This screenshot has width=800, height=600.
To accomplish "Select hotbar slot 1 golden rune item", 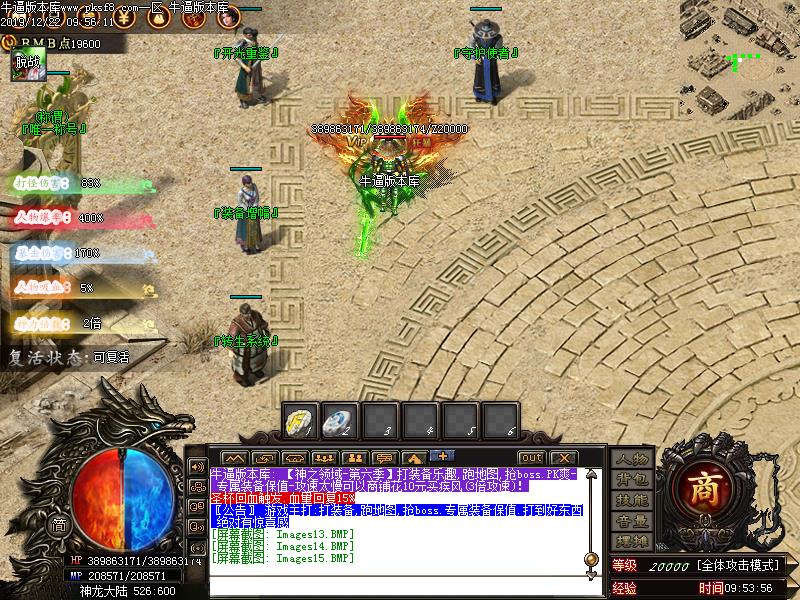I will (301, 419).
